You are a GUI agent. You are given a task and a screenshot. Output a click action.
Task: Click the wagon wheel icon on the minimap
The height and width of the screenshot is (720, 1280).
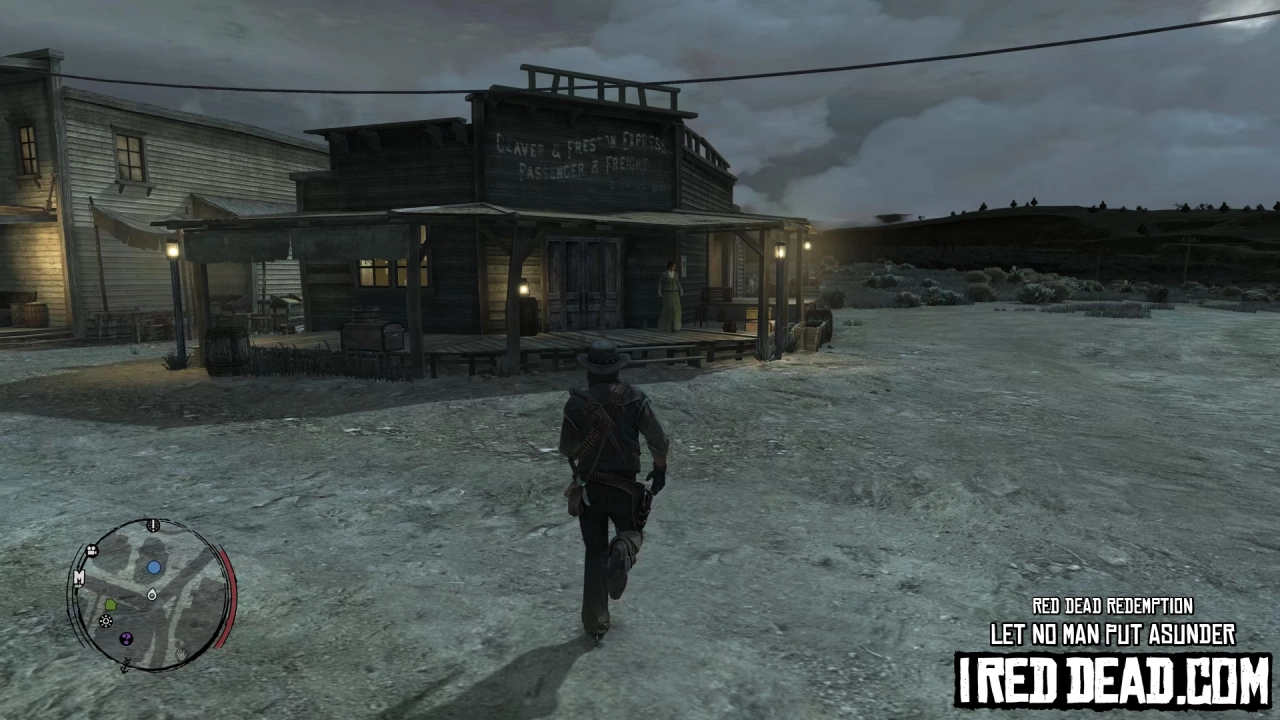105,621
